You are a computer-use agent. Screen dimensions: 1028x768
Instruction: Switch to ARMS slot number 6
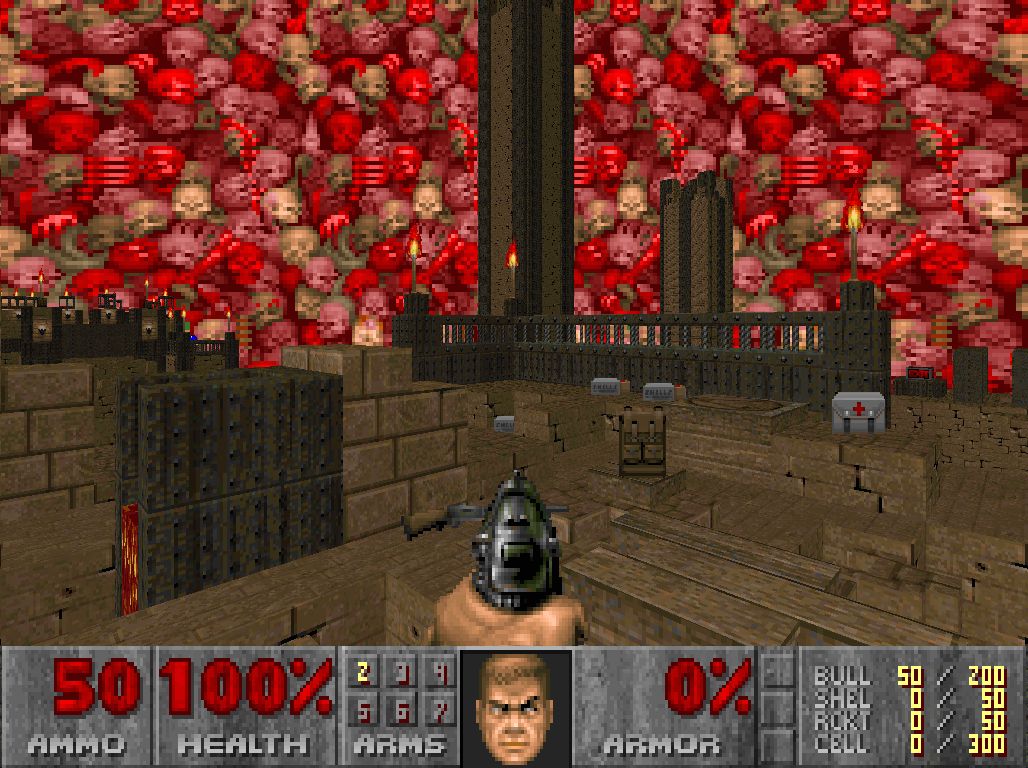click(x=403, y=710)
